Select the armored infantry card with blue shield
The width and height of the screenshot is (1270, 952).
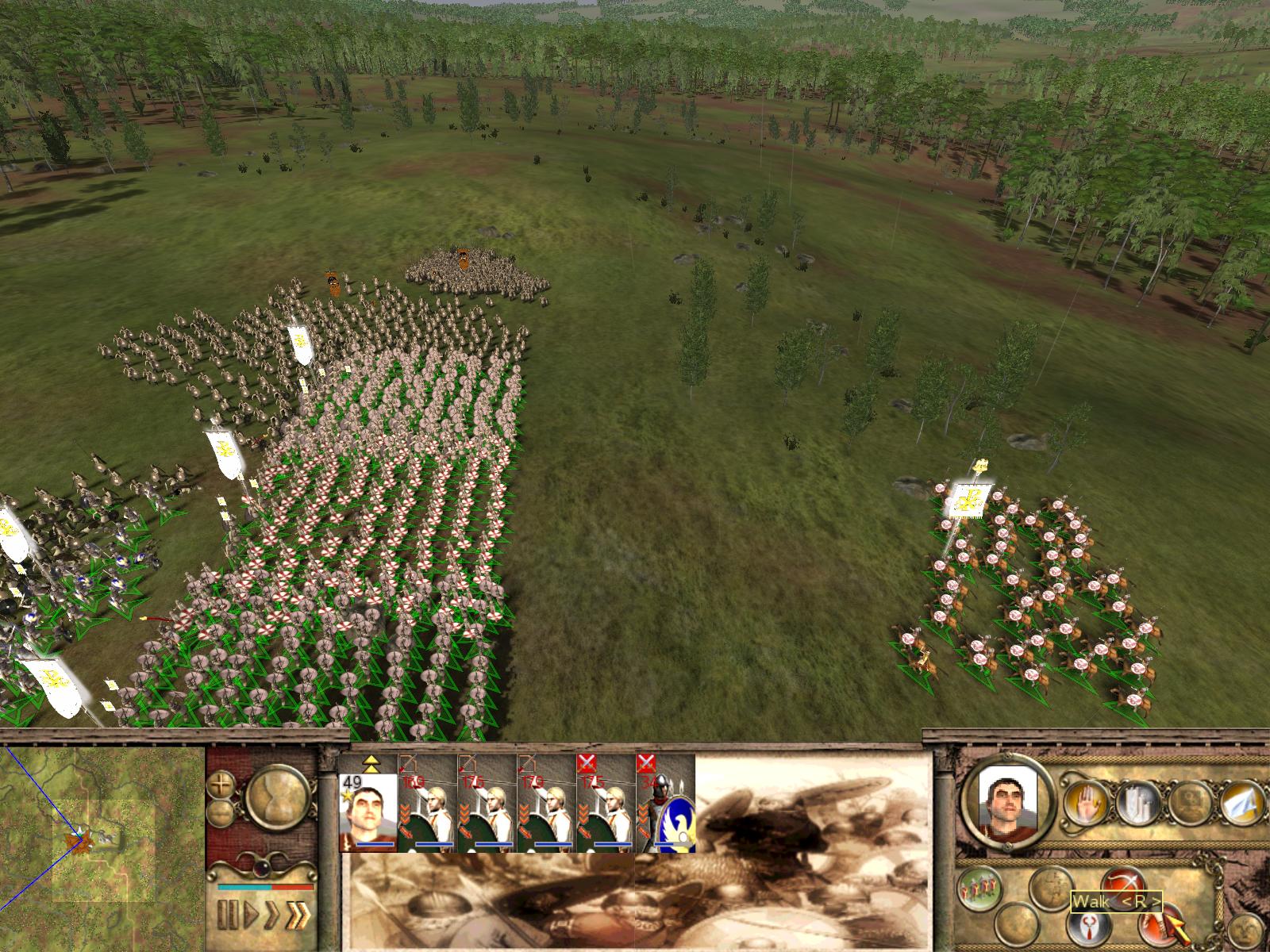665,803
